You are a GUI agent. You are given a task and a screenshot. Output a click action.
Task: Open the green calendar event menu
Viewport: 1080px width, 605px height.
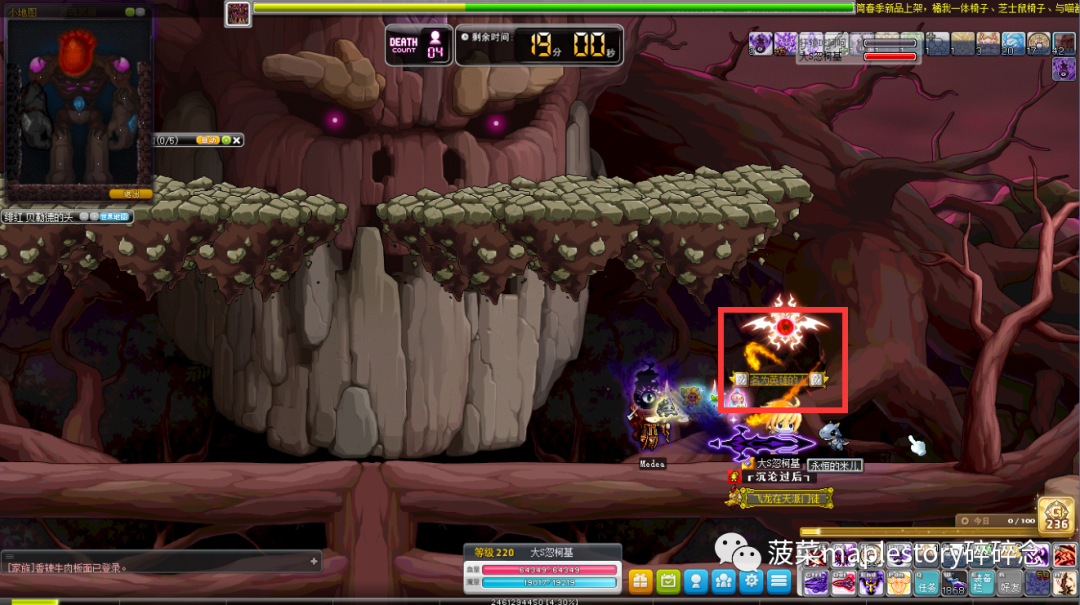coord(668,581)
